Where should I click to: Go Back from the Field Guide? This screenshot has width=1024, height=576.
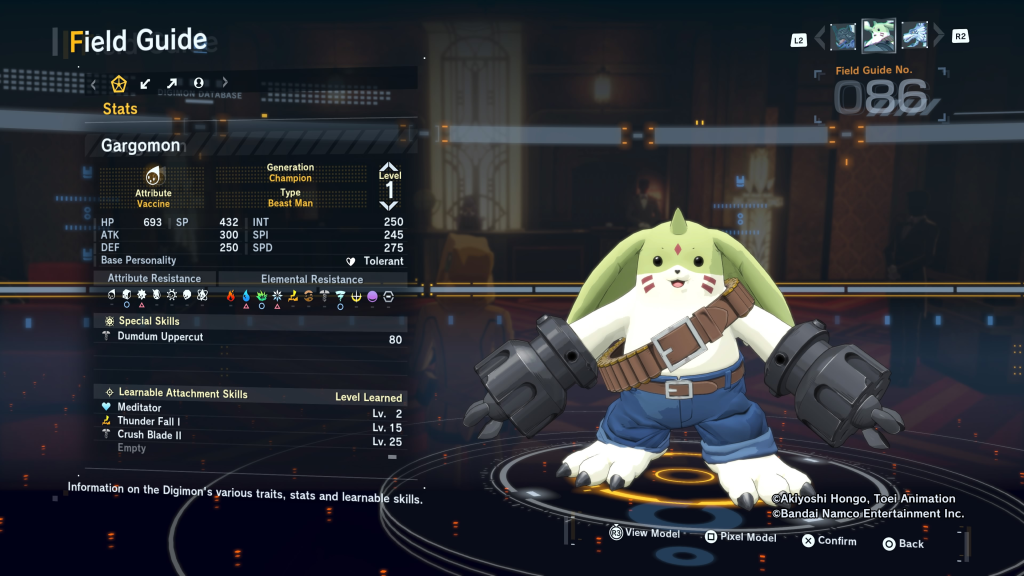pos(902,543)
